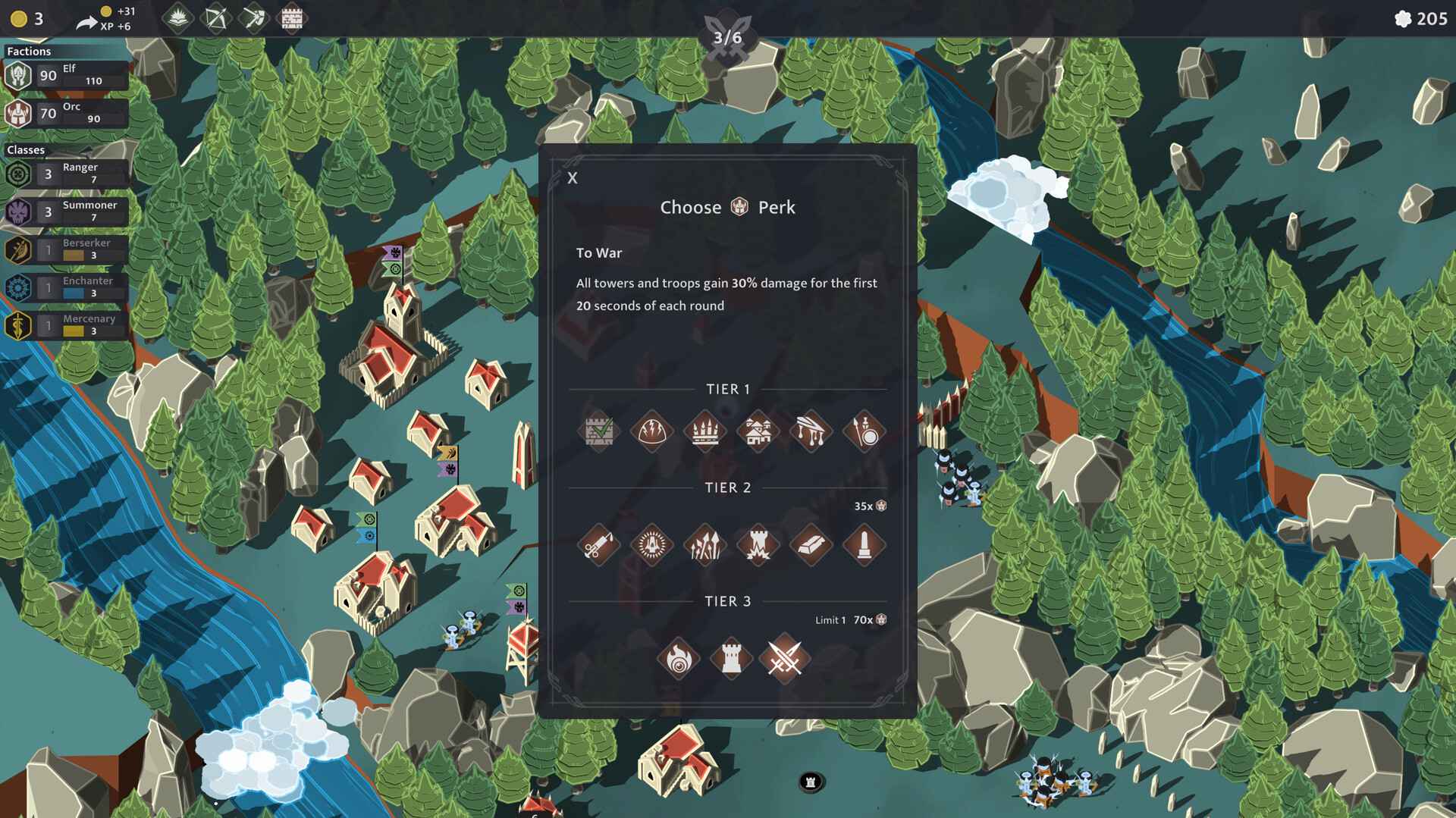Select the syringe perk in Tier 2
The height and width of the screenshot is (818, 1456).
click(598, 545)
